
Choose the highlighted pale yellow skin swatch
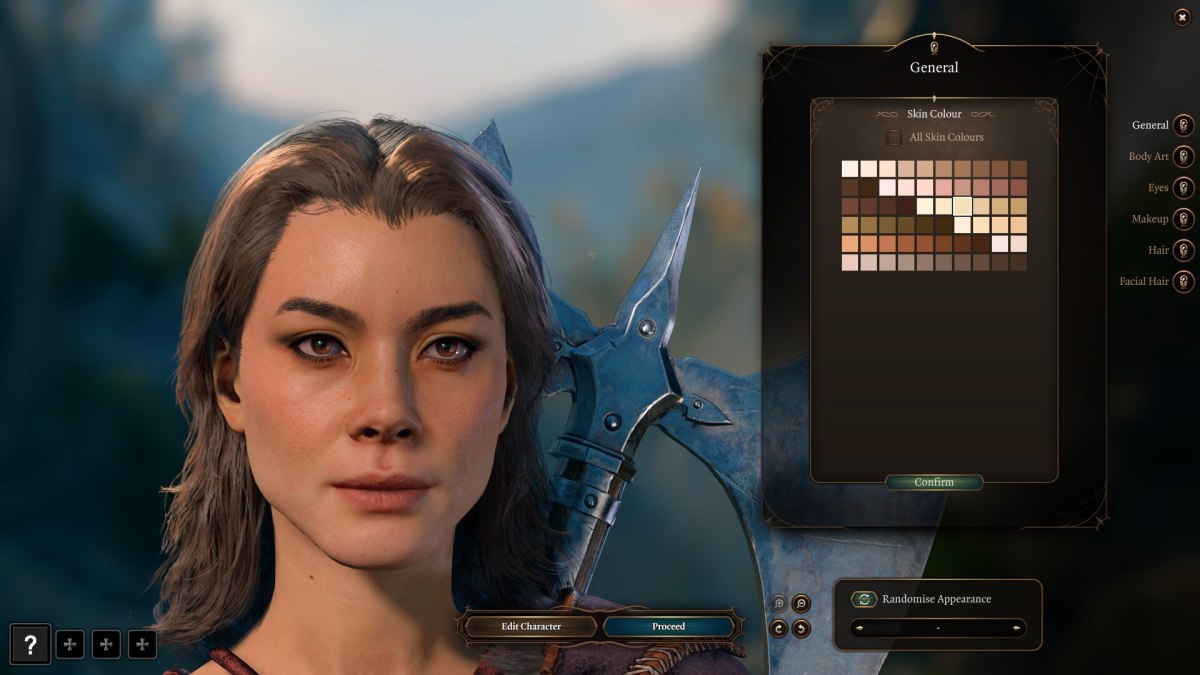962,206
